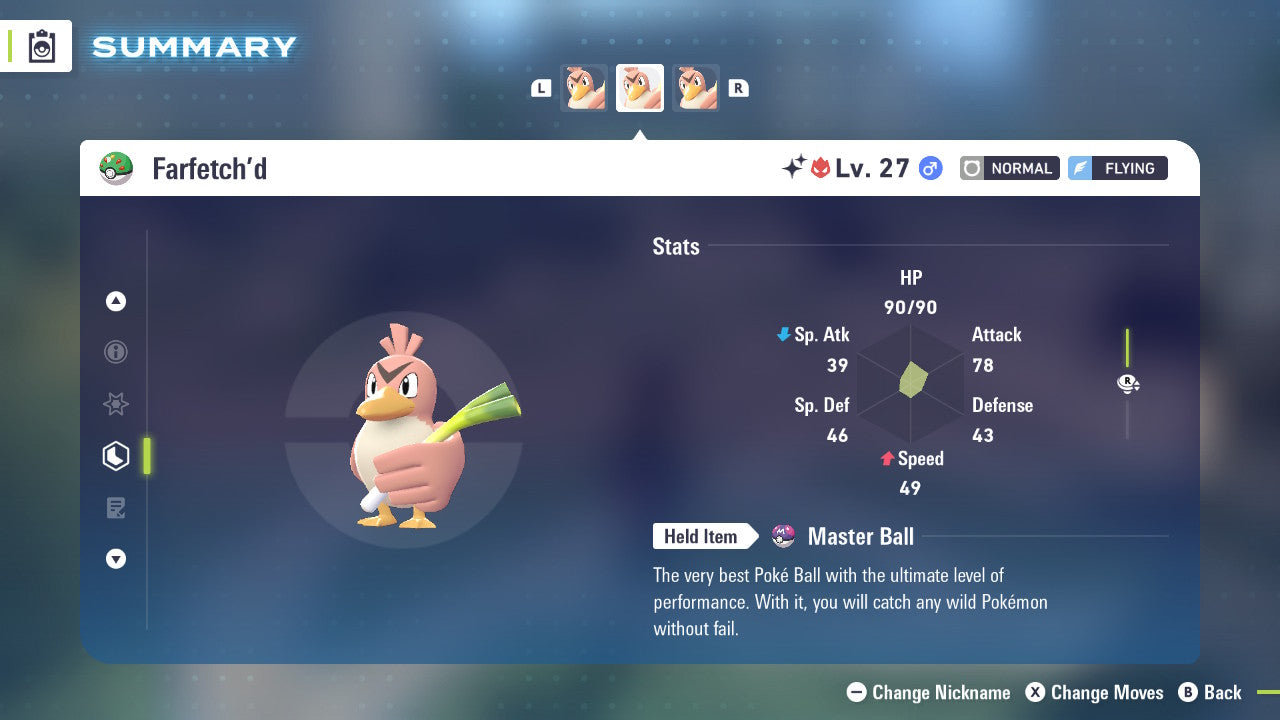Expand upward using the up arrow circle
The height and width of the screenshot is (720, 1280).
[x=116, y=301]
